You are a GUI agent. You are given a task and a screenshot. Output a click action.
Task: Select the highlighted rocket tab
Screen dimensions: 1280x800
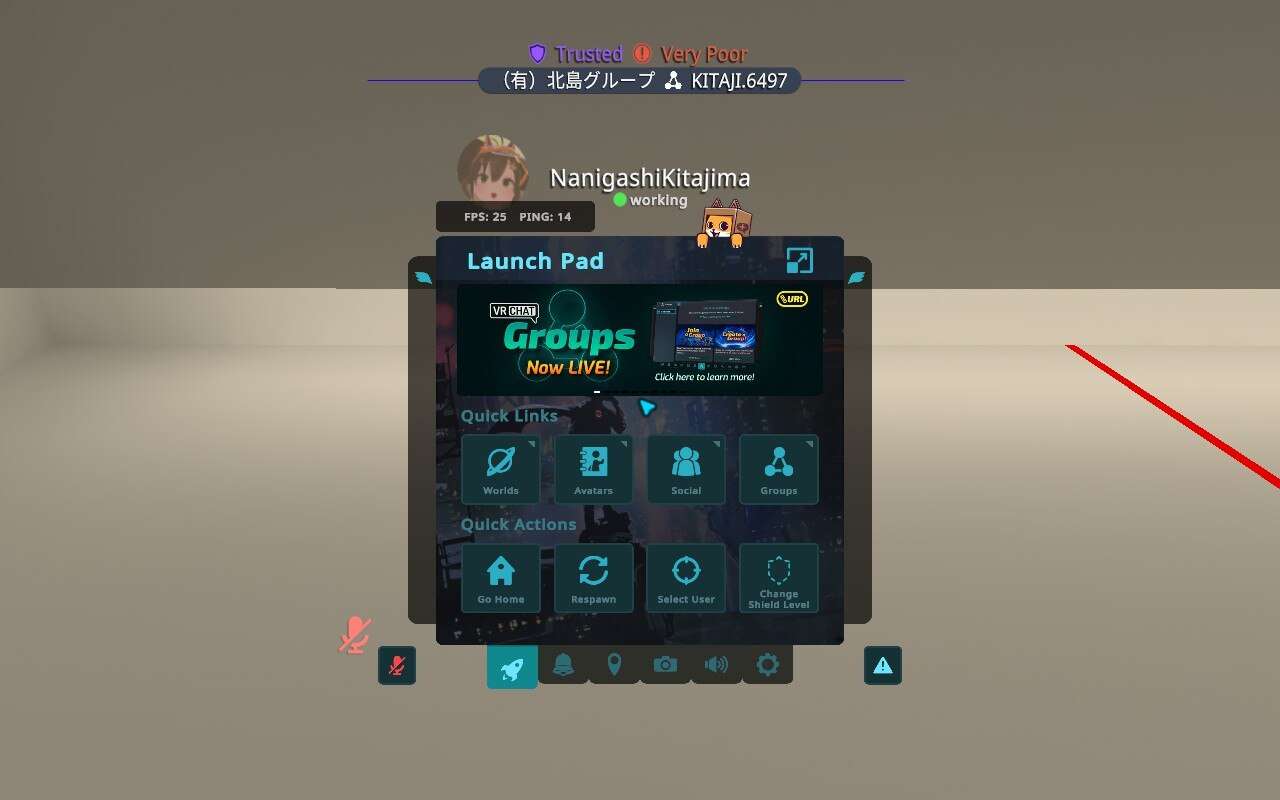(x=511, y=664)
